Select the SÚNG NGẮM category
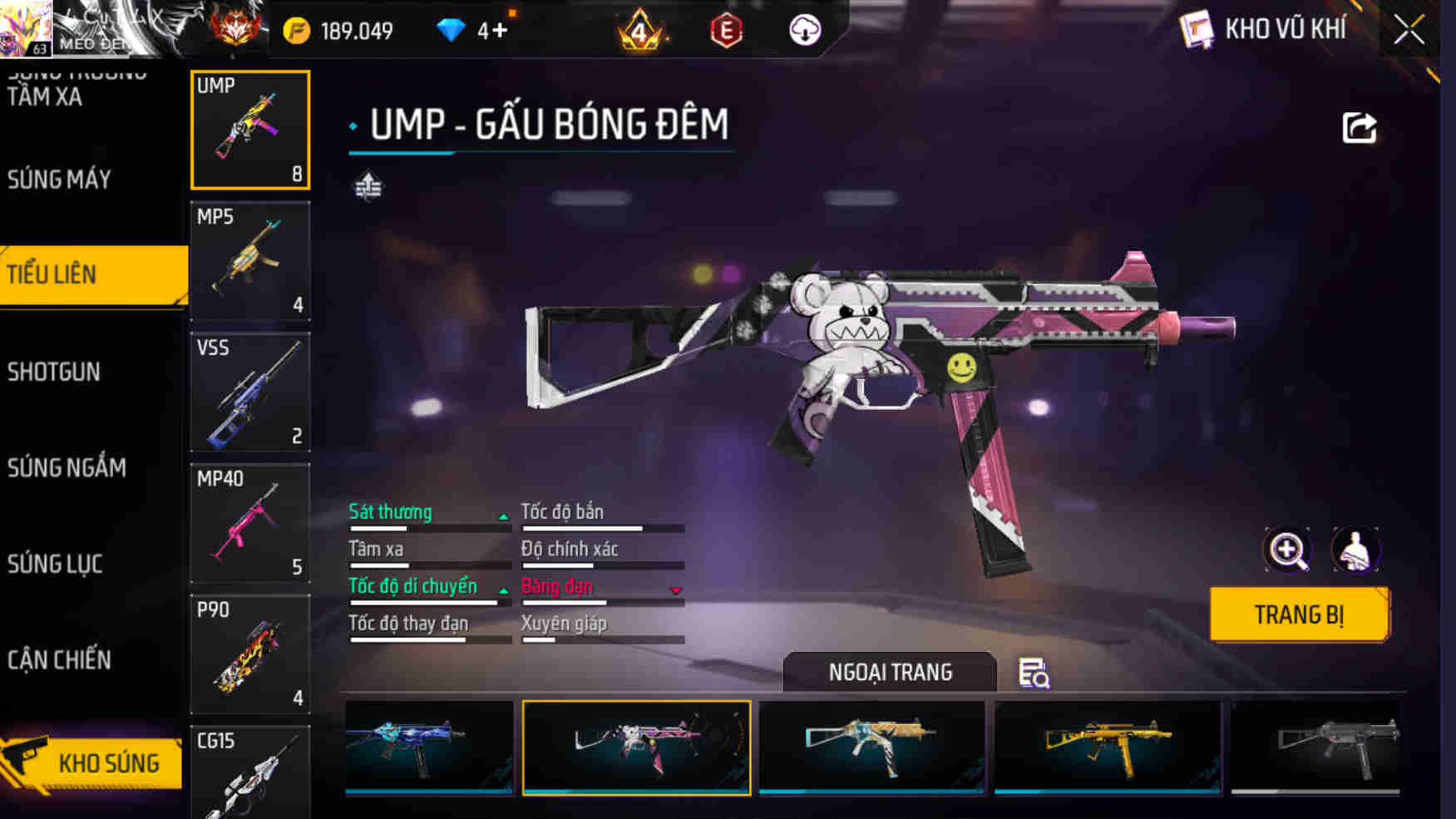Viewport: 1456px width, 819px height. [x=67, y=468]
